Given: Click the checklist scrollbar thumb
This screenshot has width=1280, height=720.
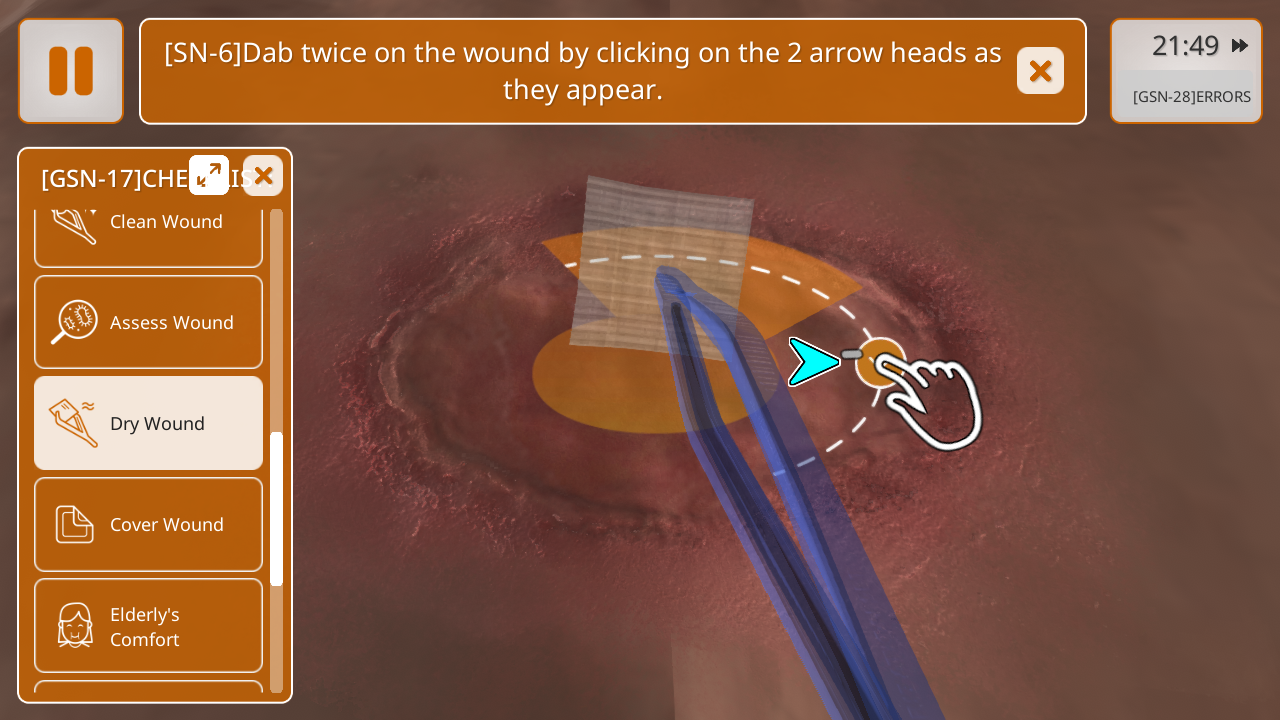Looking at the screenshot, I should coord(276,508).
